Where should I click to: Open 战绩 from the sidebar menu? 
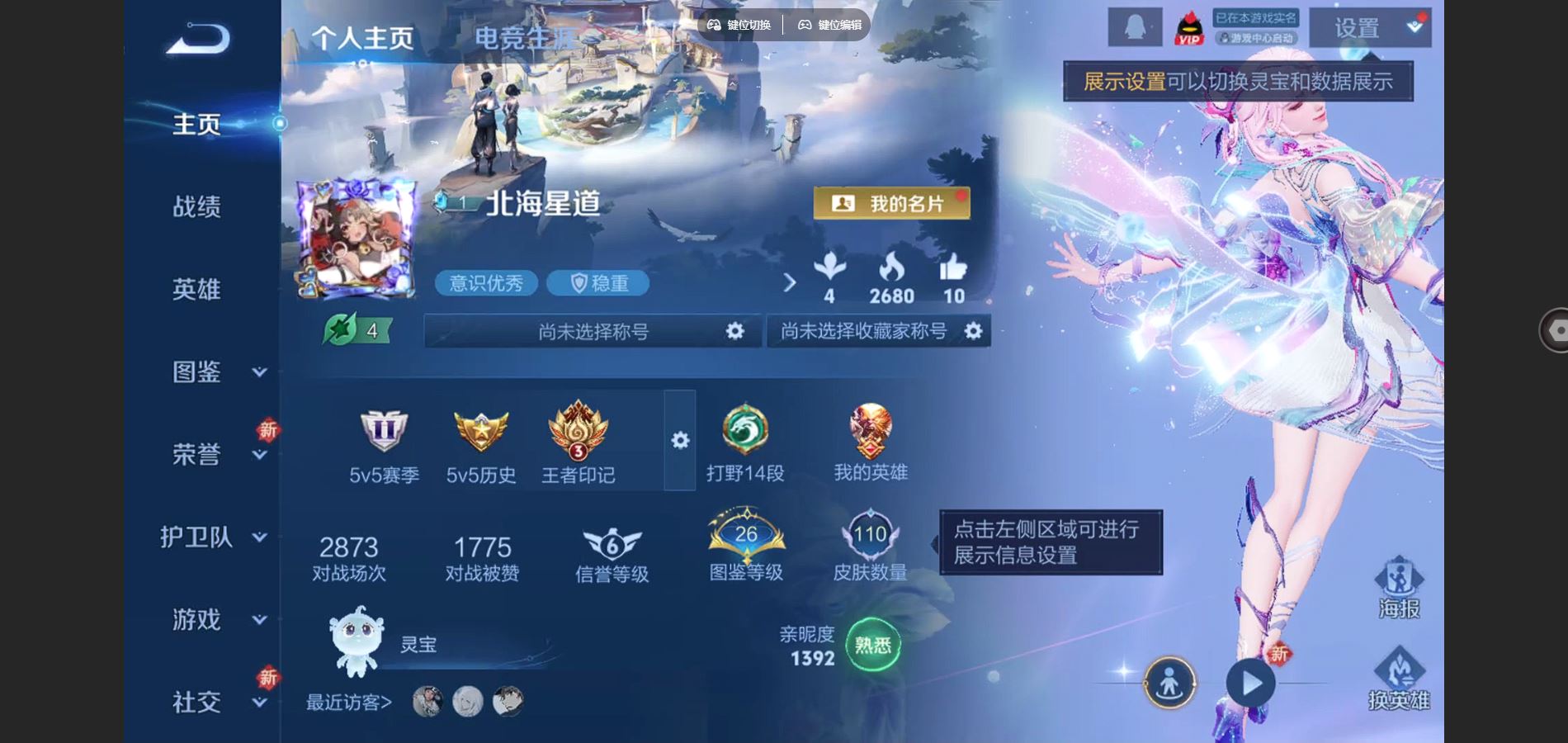coord(196,206)
